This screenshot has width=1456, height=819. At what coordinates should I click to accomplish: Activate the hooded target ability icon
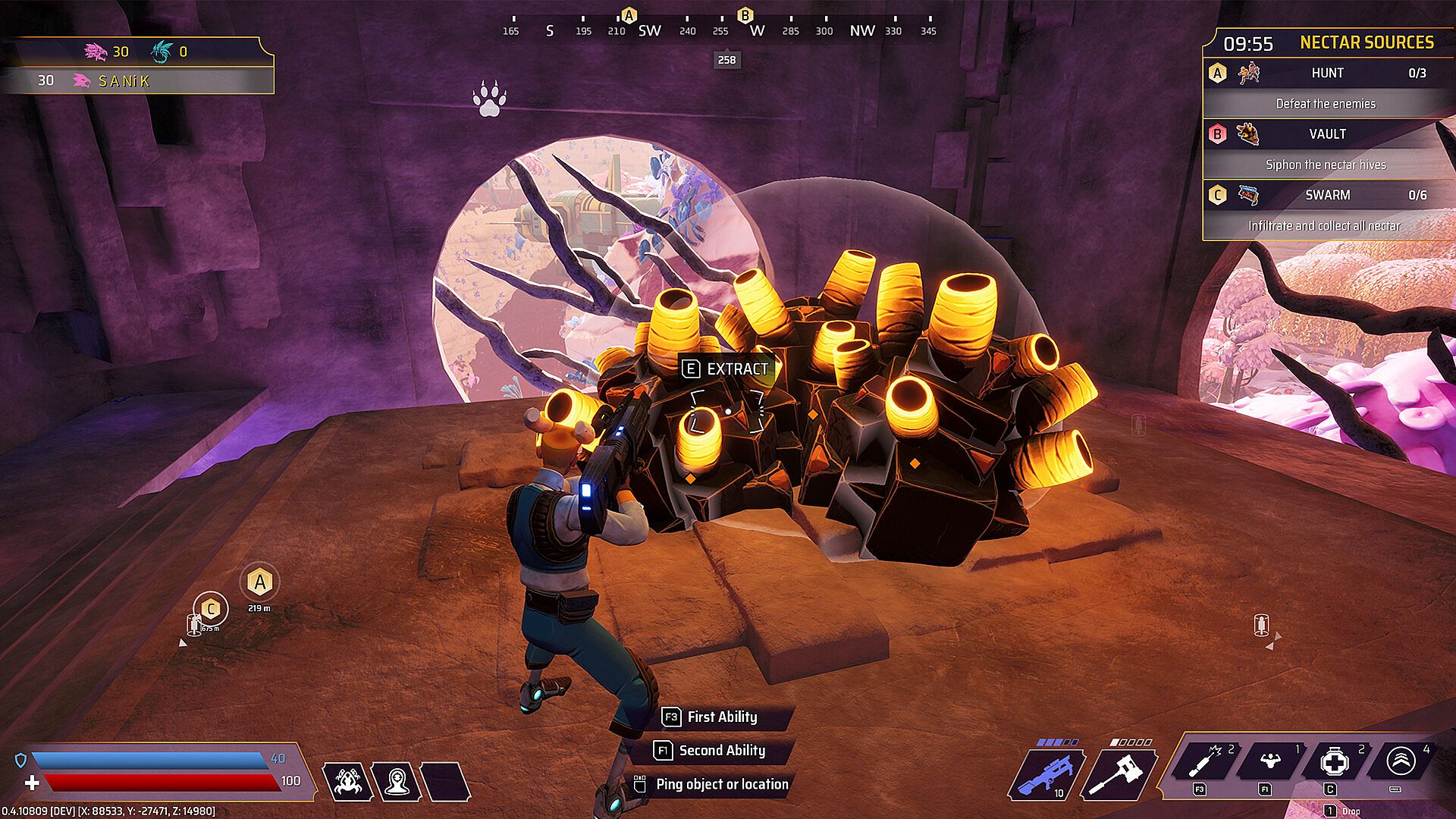tap(397, 781)
